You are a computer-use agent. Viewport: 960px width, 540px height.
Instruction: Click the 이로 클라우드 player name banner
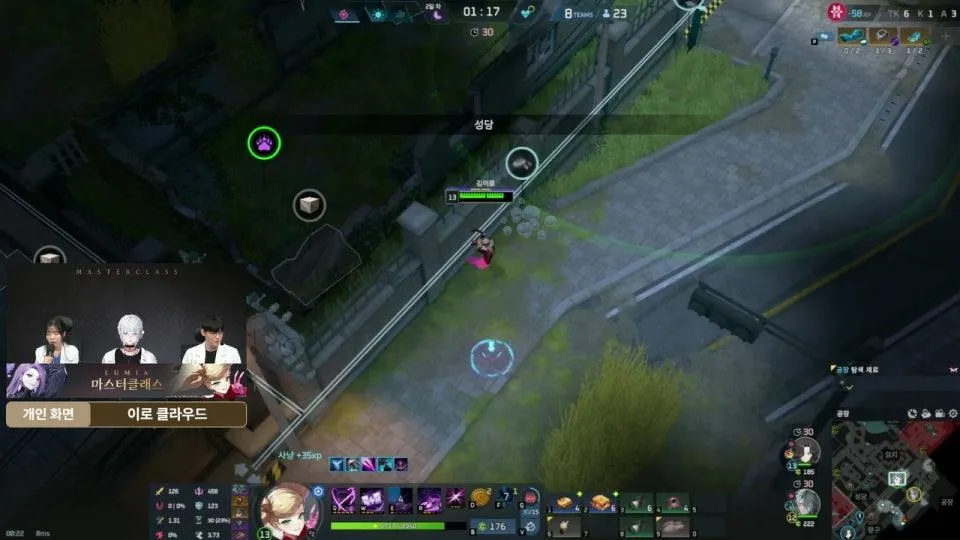click(167, 414)
